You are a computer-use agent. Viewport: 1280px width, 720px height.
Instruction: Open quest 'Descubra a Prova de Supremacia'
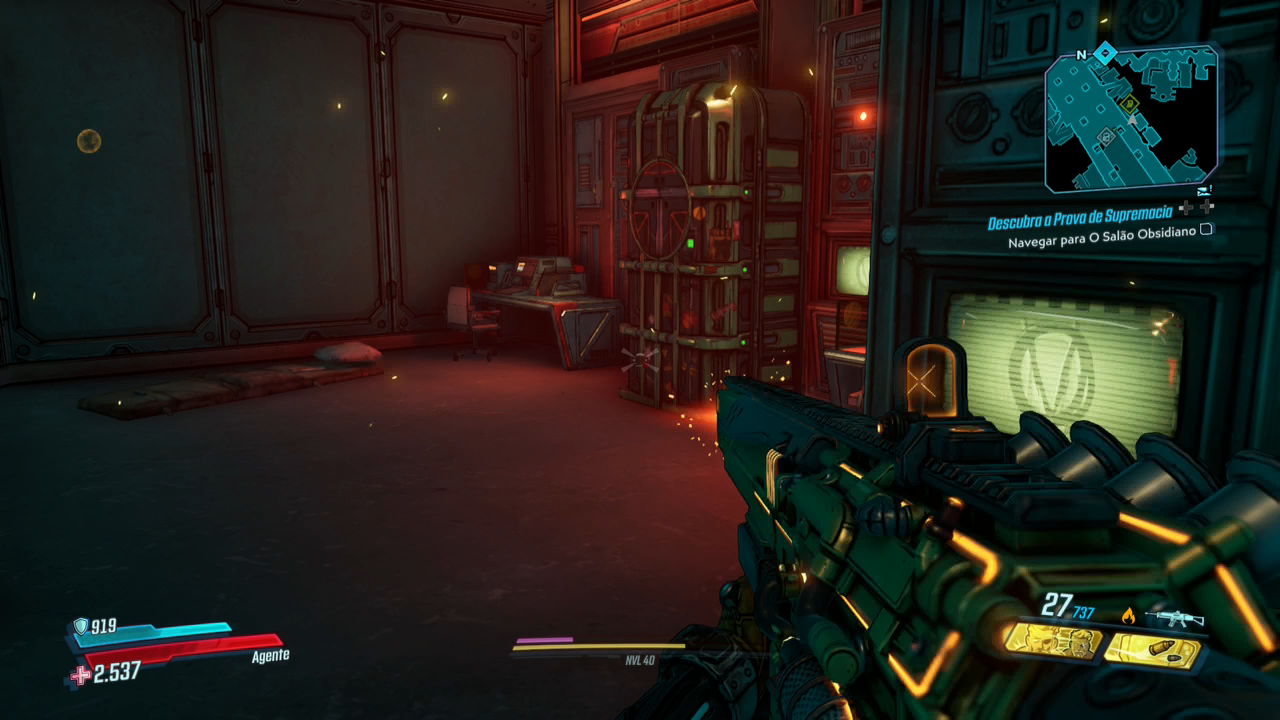point(1081,222)
